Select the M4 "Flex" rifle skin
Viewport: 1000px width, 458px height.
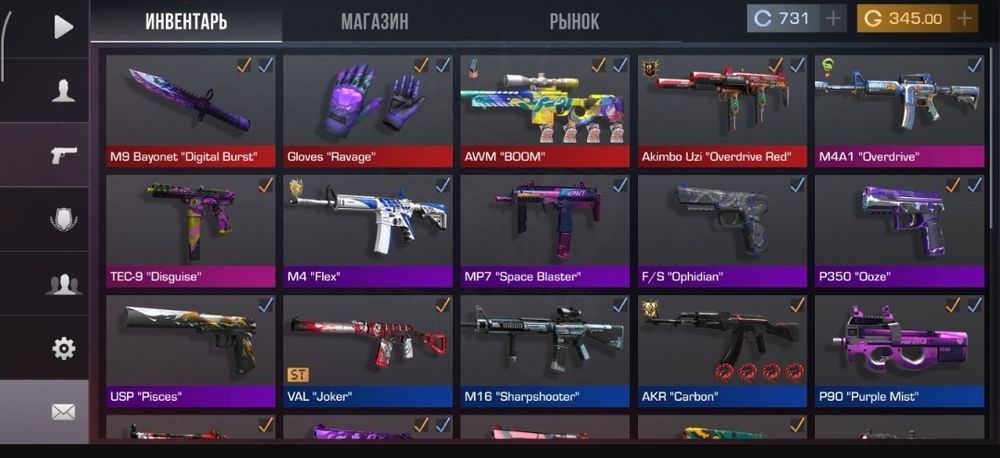(367, 230)
